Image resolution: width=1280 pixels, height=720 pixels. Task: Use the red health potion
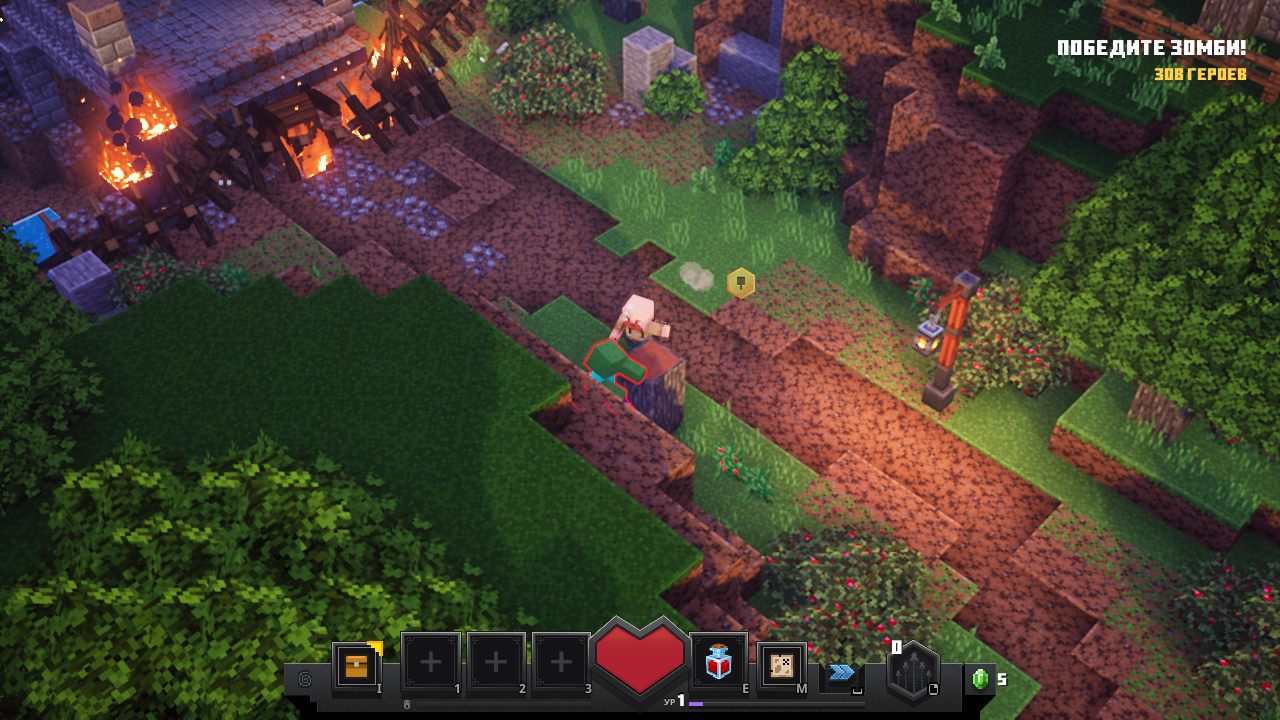pyautogui.click(x=718, y=663)
